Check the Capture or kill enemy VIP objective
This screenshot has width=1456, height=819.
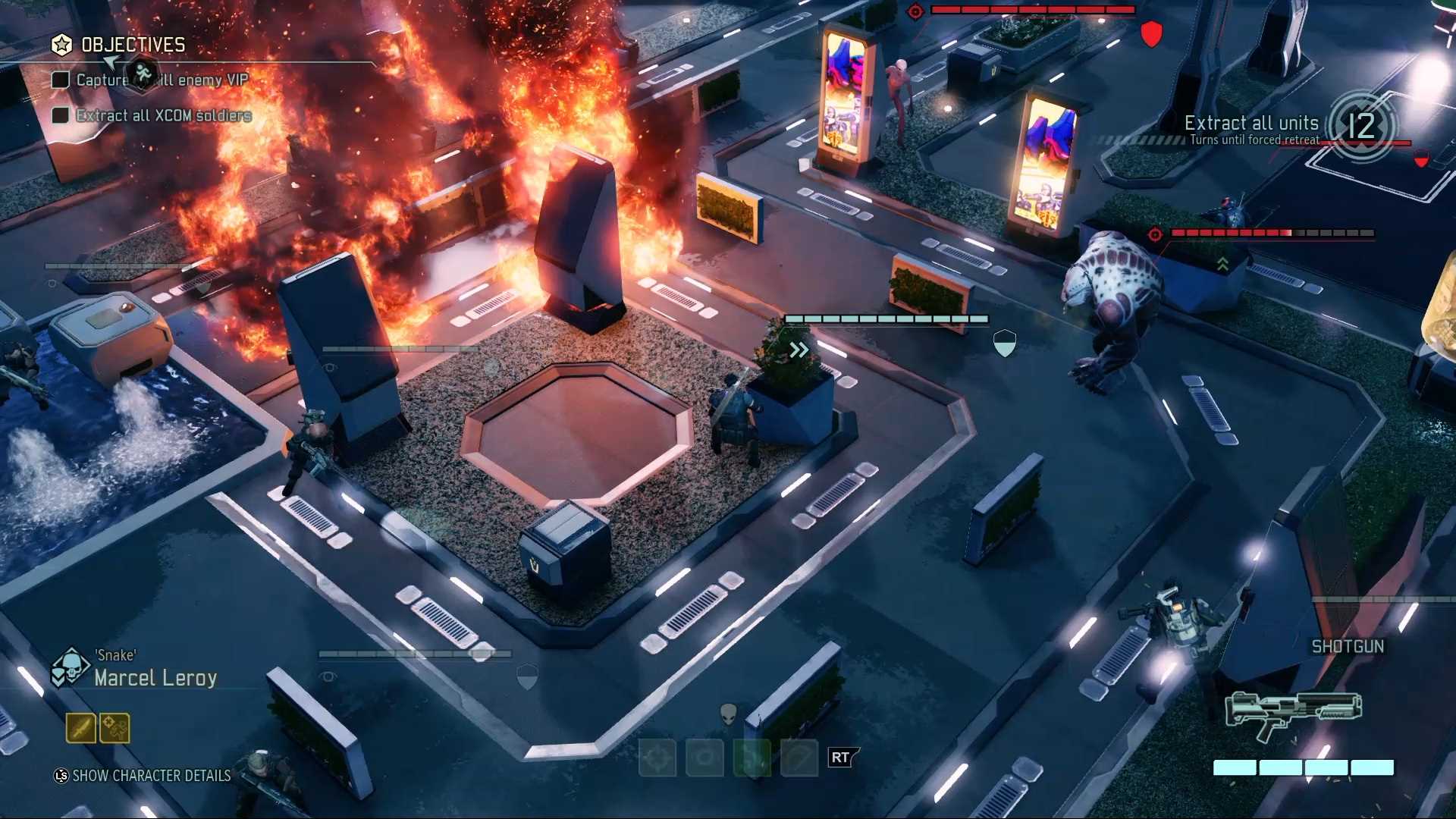[60, 79]
